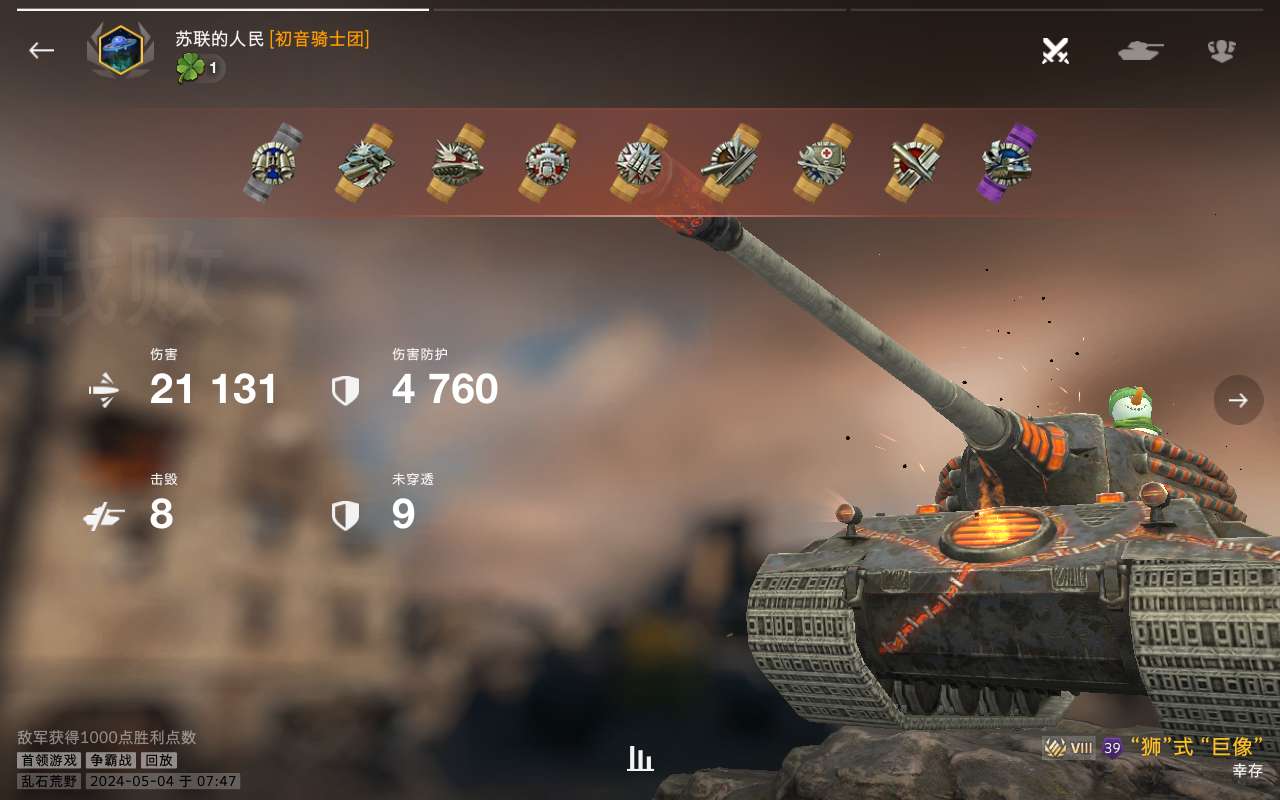Click the four-leaf clover badge
This screenshot has height=800, width=1280.
pyautogui.click(x=190, y=68)
